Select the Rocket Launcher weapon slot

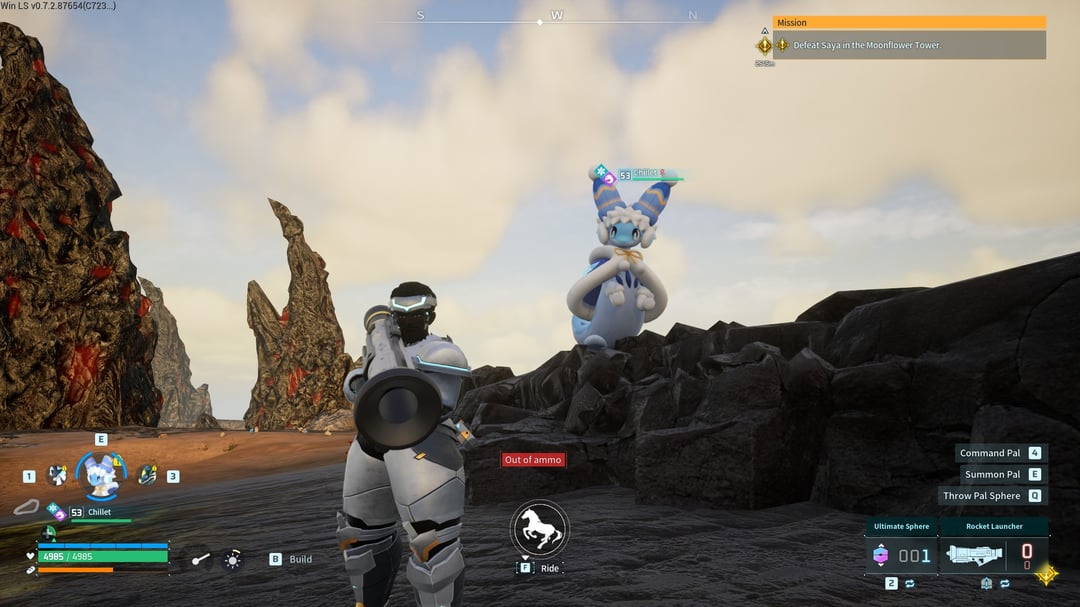click(993, 554)
